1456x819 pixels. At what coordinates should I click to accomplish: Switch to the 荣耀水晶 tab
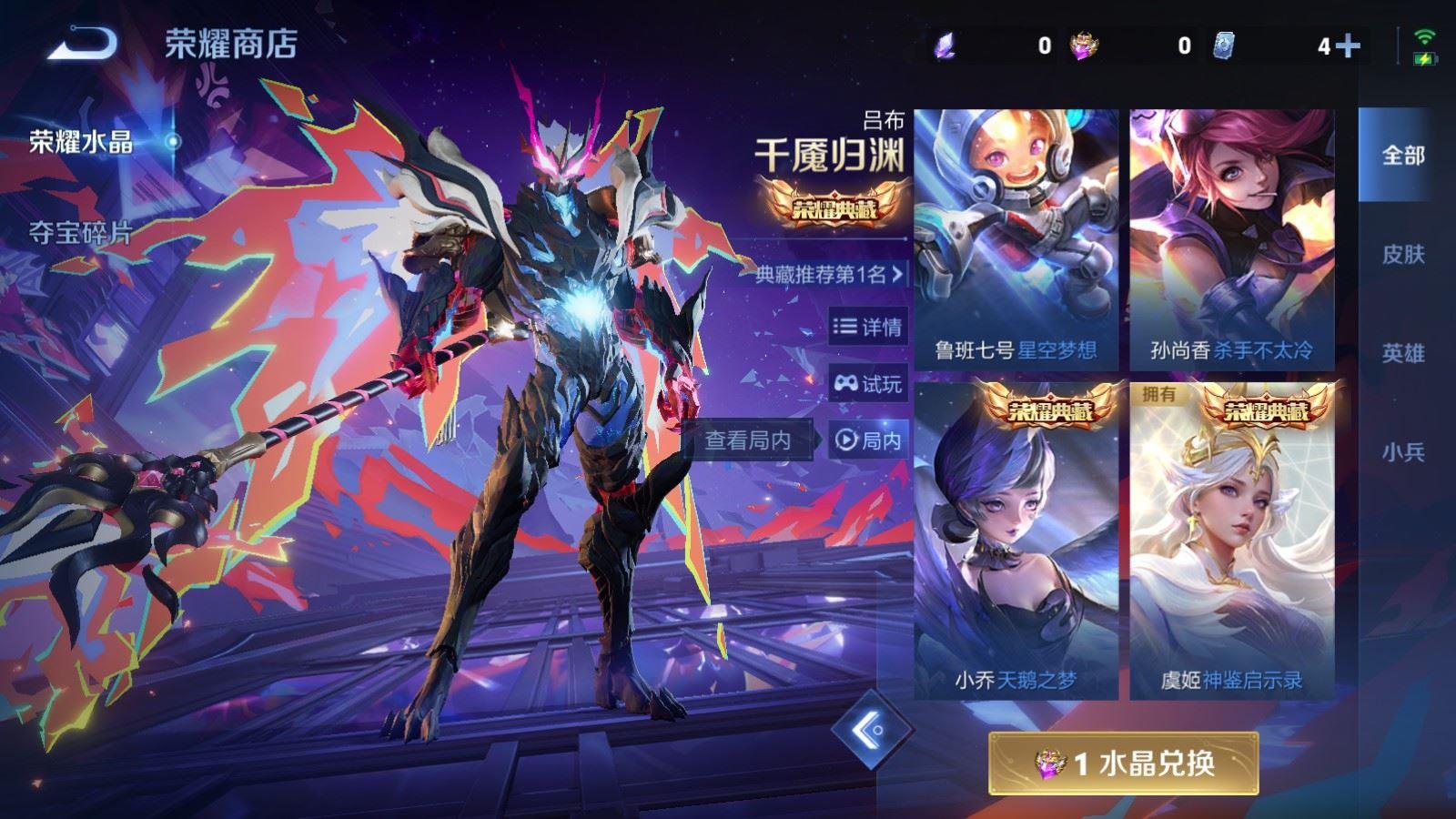pos(81,142)
